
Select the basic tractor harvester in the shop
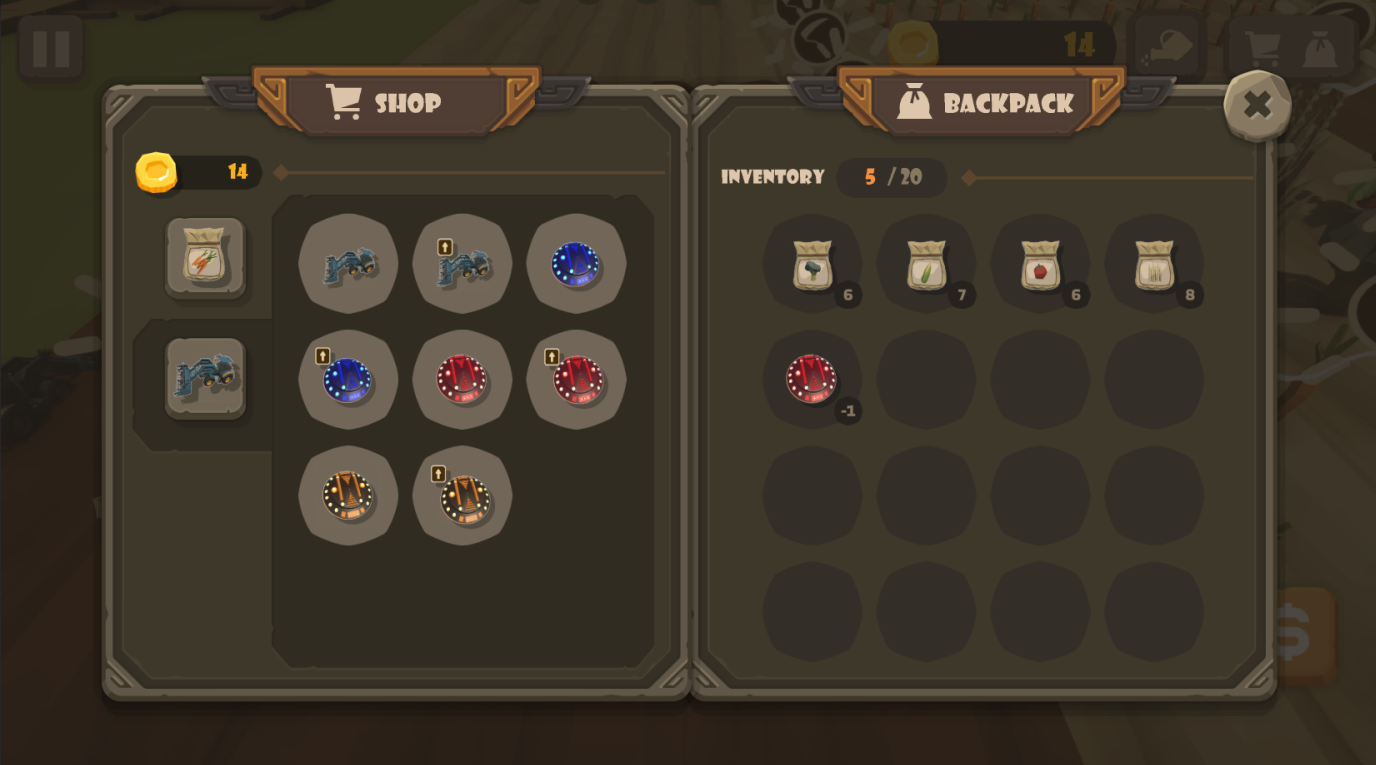coord(348,263)
